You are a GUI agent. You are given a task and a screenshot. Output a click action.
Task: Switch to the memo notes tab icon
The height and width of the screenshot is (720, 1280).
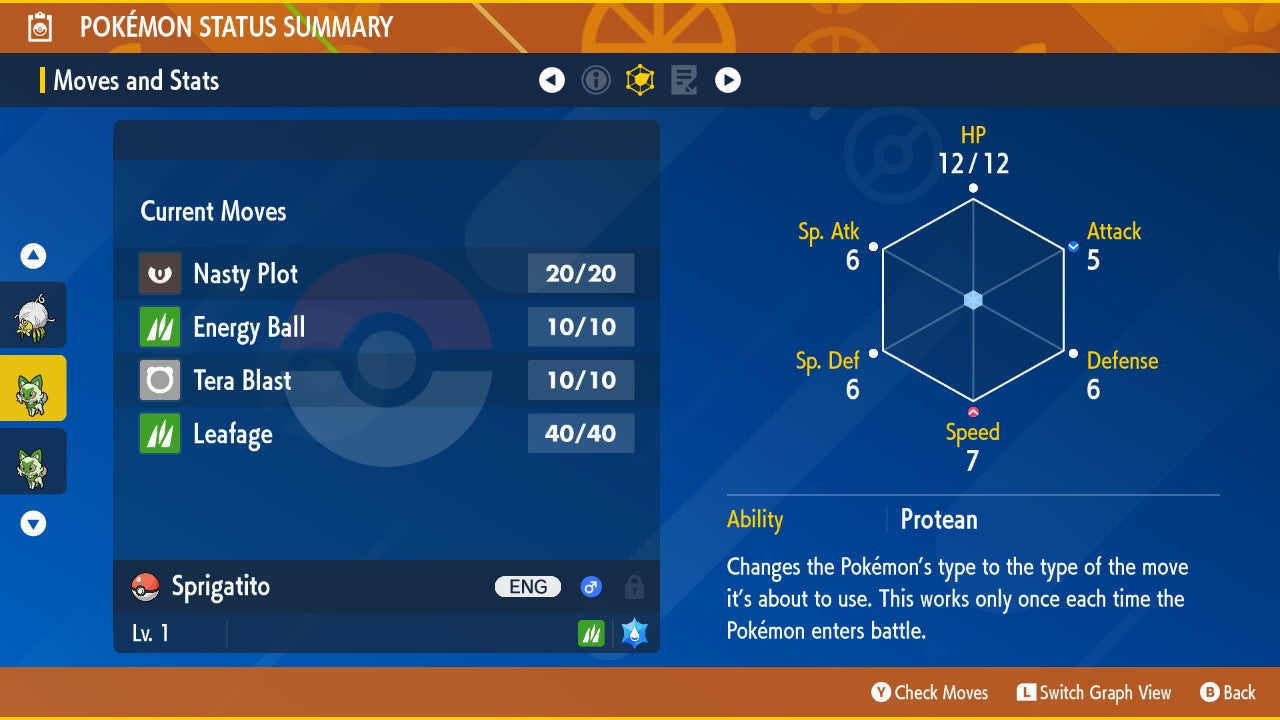point(684,80)
